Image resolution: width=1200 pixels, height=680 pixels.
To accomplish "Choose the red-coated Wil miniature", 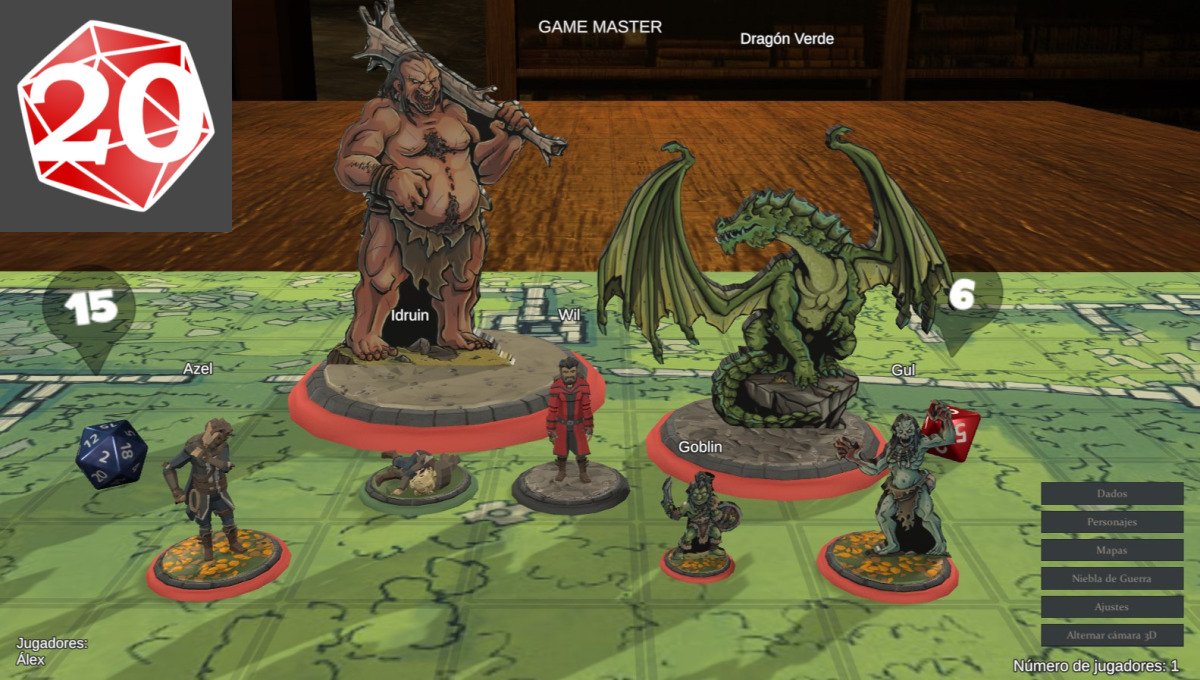I will pyautogui.click(x=569, y=420).
